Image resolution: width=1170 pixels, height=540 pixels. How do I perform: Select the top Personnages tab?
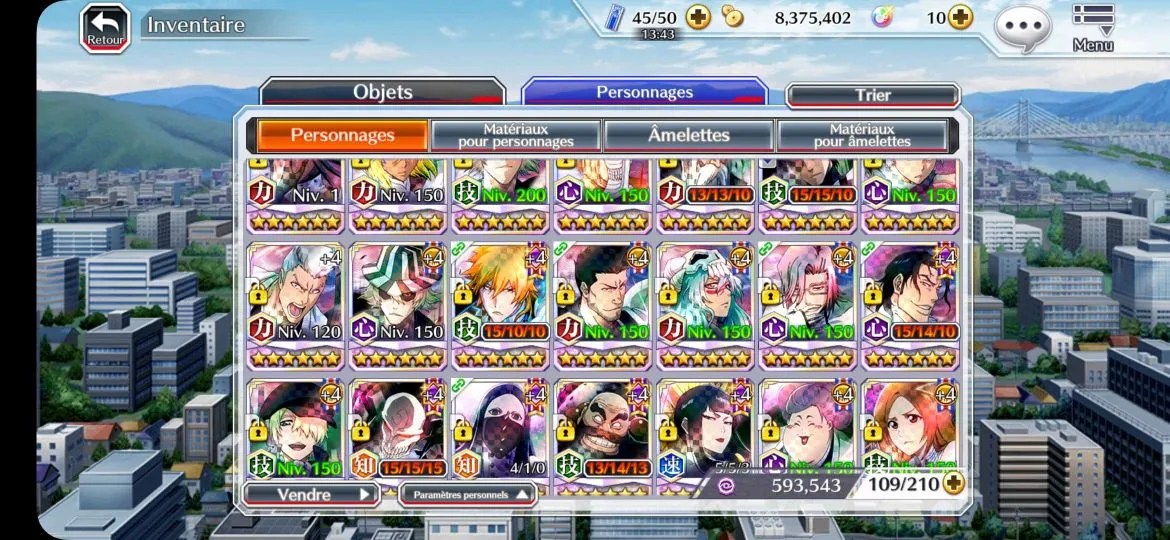coord(644,93)
